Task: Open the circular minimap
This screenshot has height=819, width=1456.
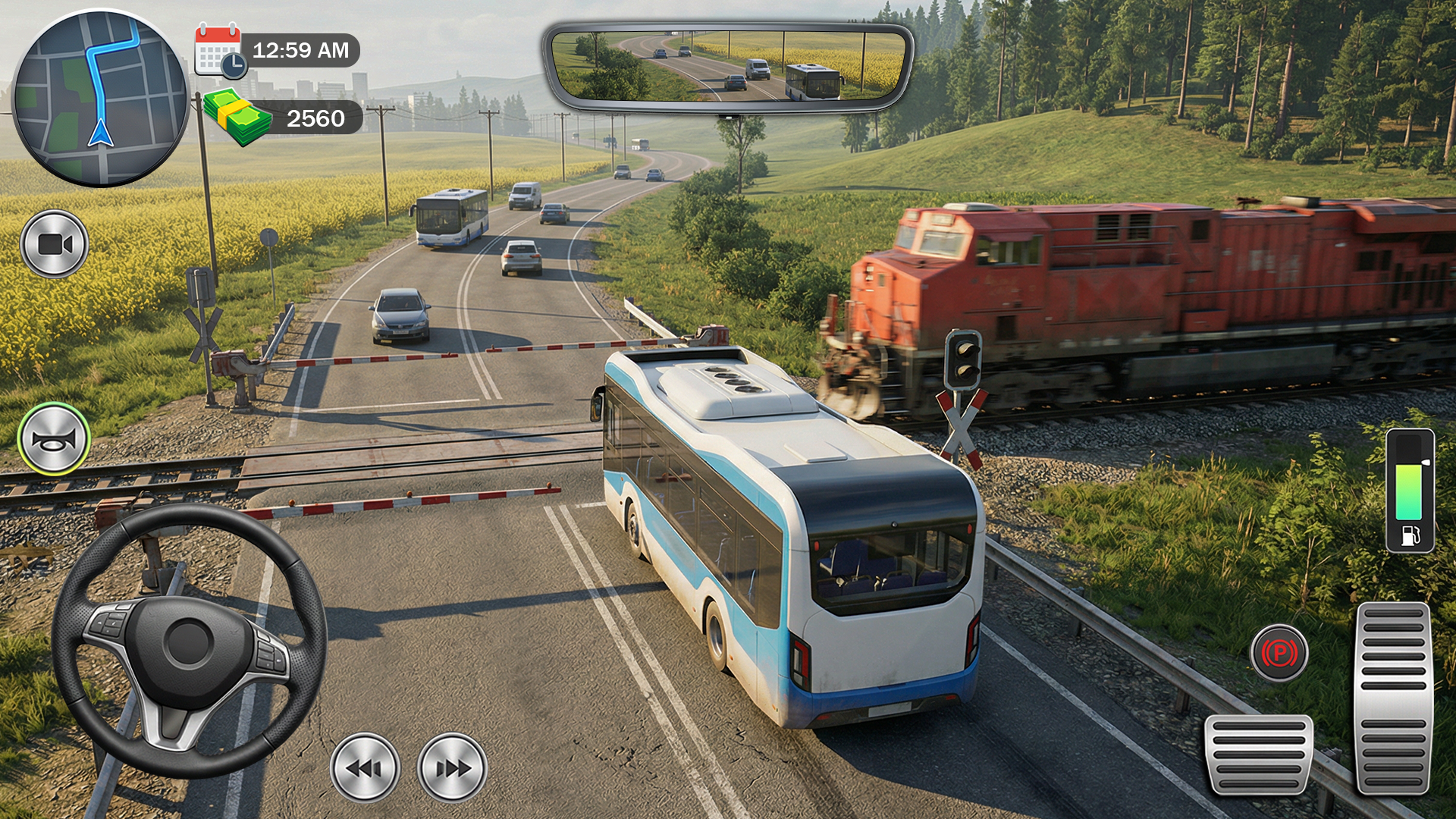Action: click(100, 99)
